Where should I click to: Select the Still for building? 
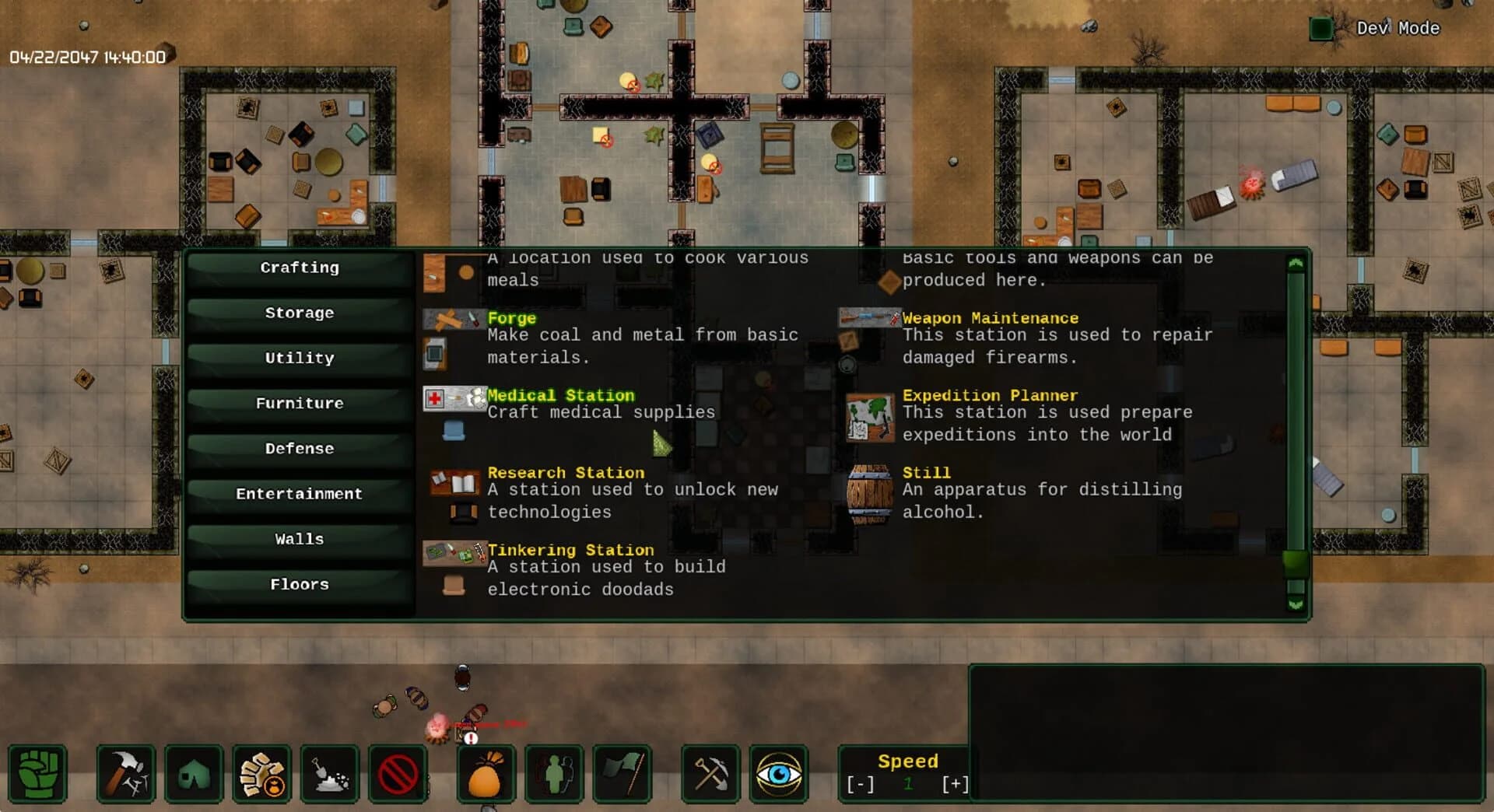925,472
